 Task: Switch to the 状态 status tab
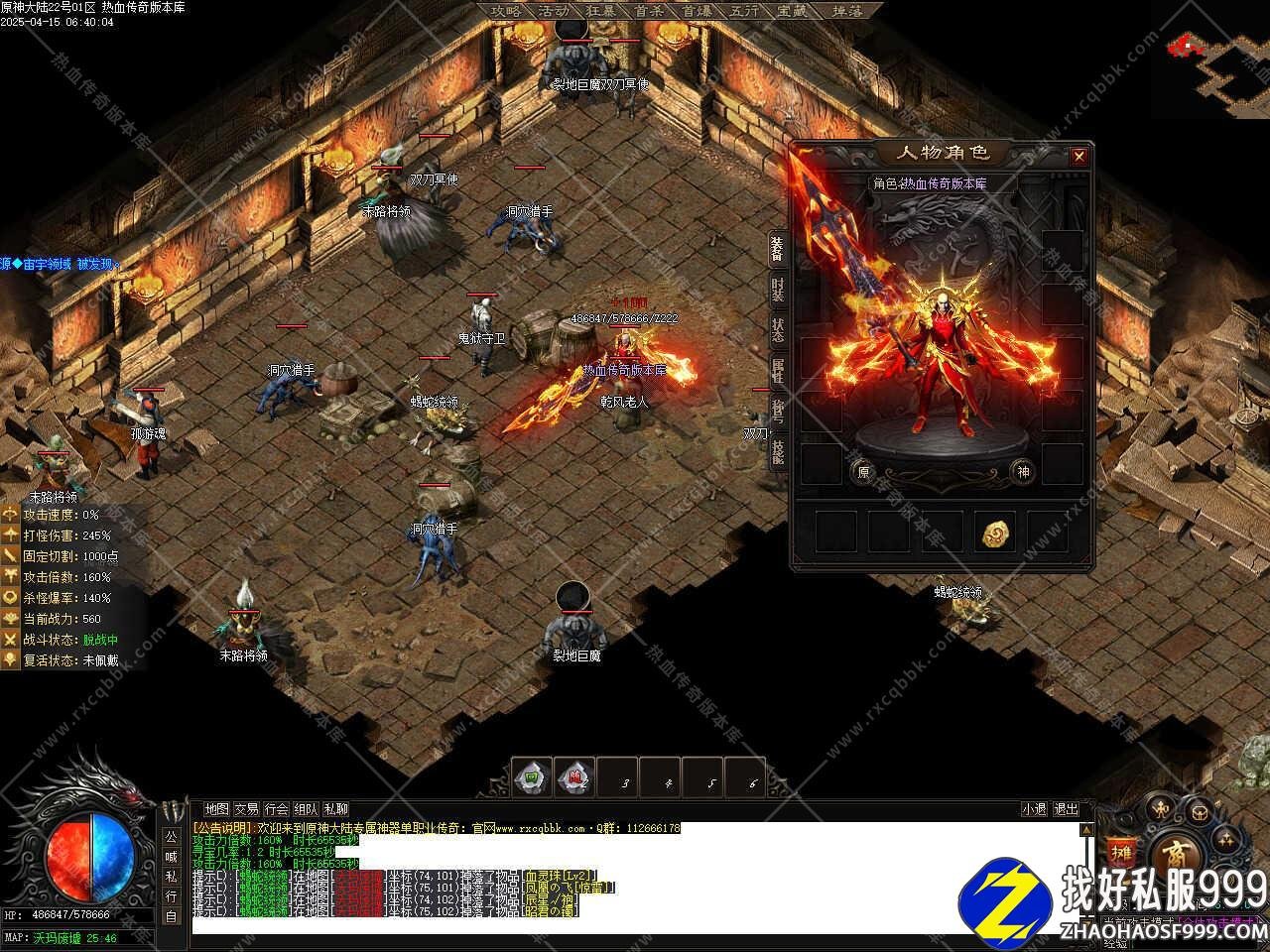(778, 330)
